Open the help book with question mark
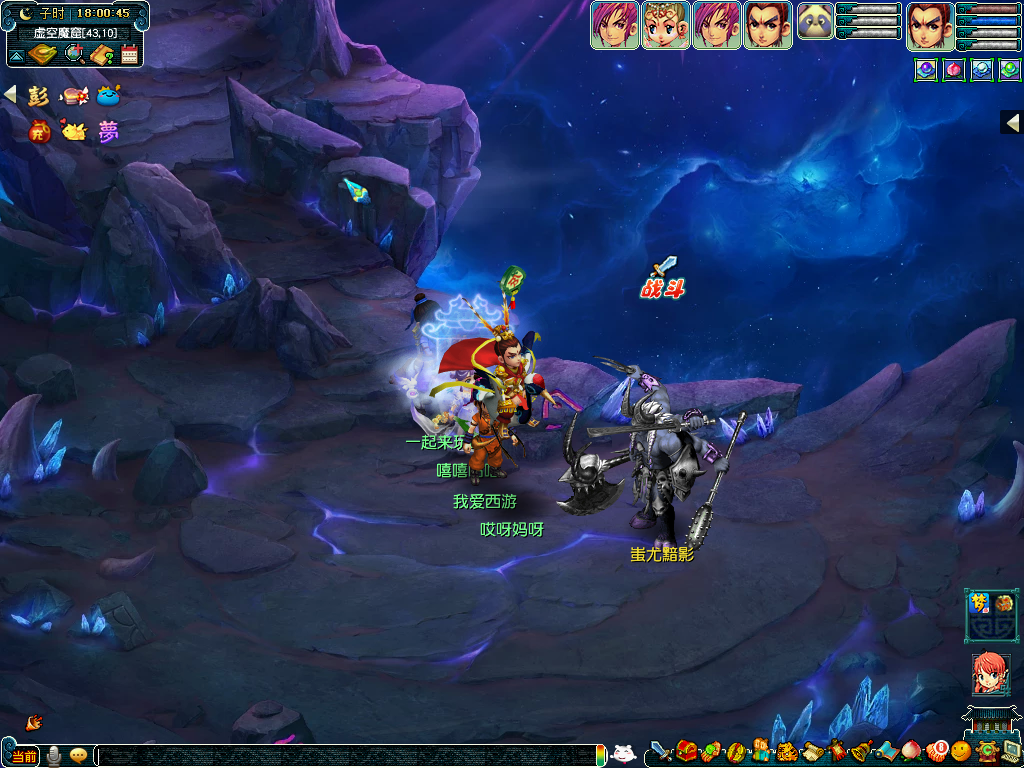This screenshot has width=1024, height=768. [x=101, y=54]
